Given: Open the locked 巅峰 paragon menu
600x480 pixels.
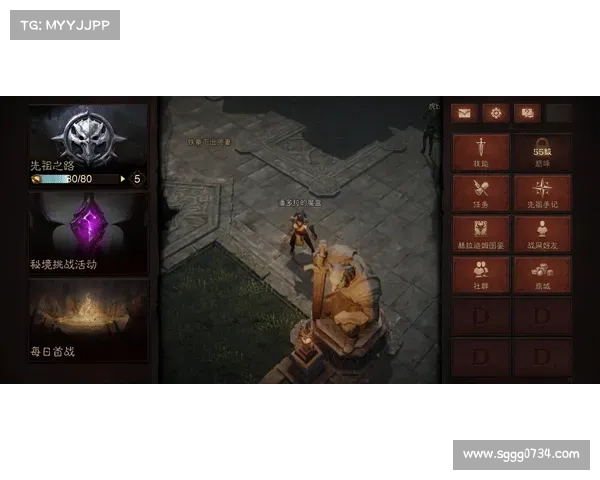Looking at the screenshot, I should [542, 152].
